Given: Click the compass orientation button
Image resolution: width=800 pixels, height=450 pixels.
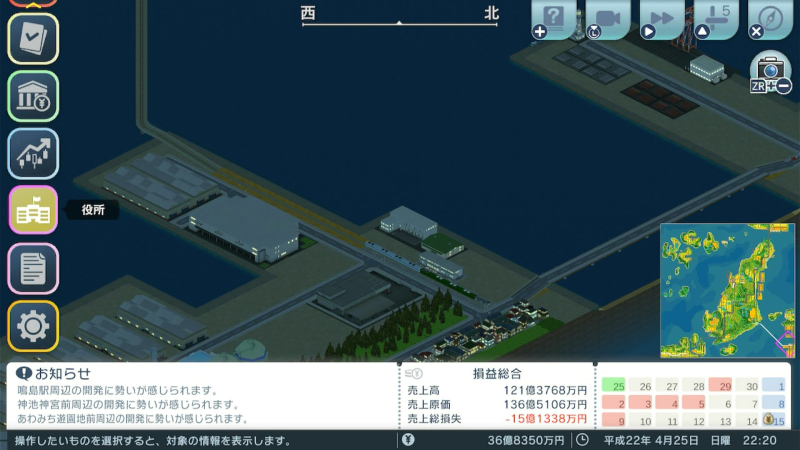Looking at the screenshot, I should pyautogui.click(x=770, y=18).
